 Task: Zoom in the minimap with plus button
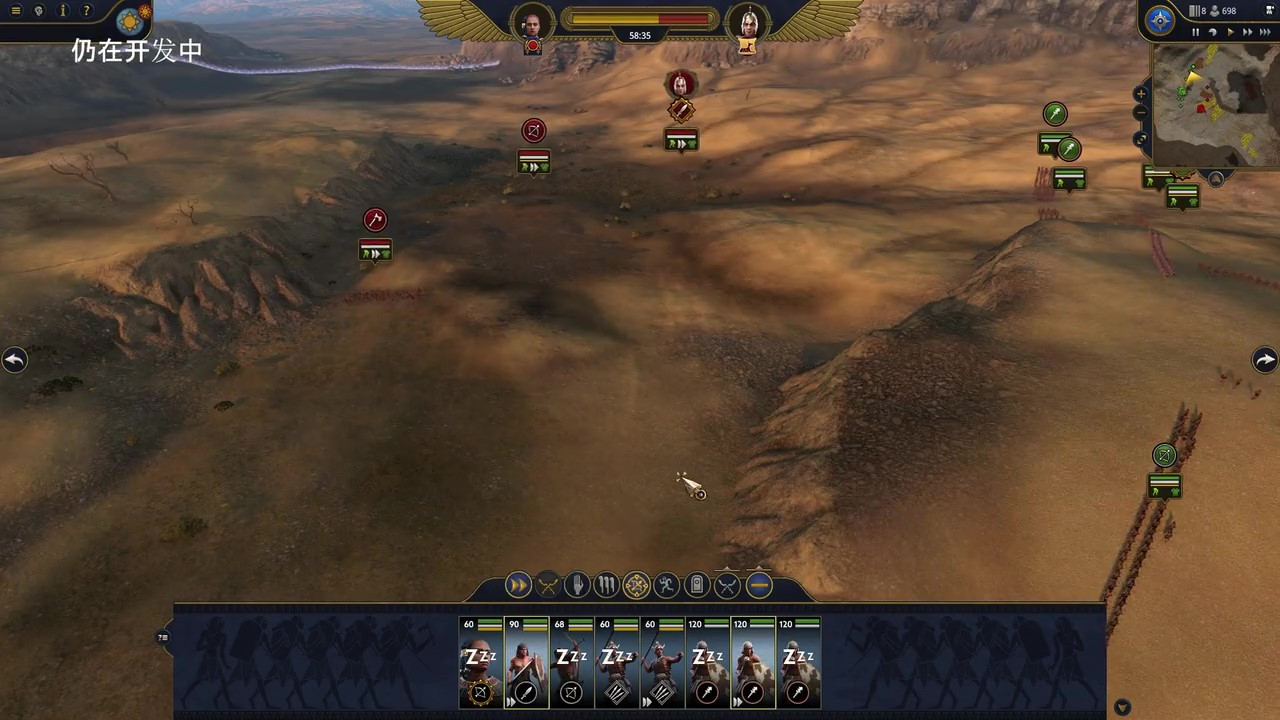[1141, 94]
